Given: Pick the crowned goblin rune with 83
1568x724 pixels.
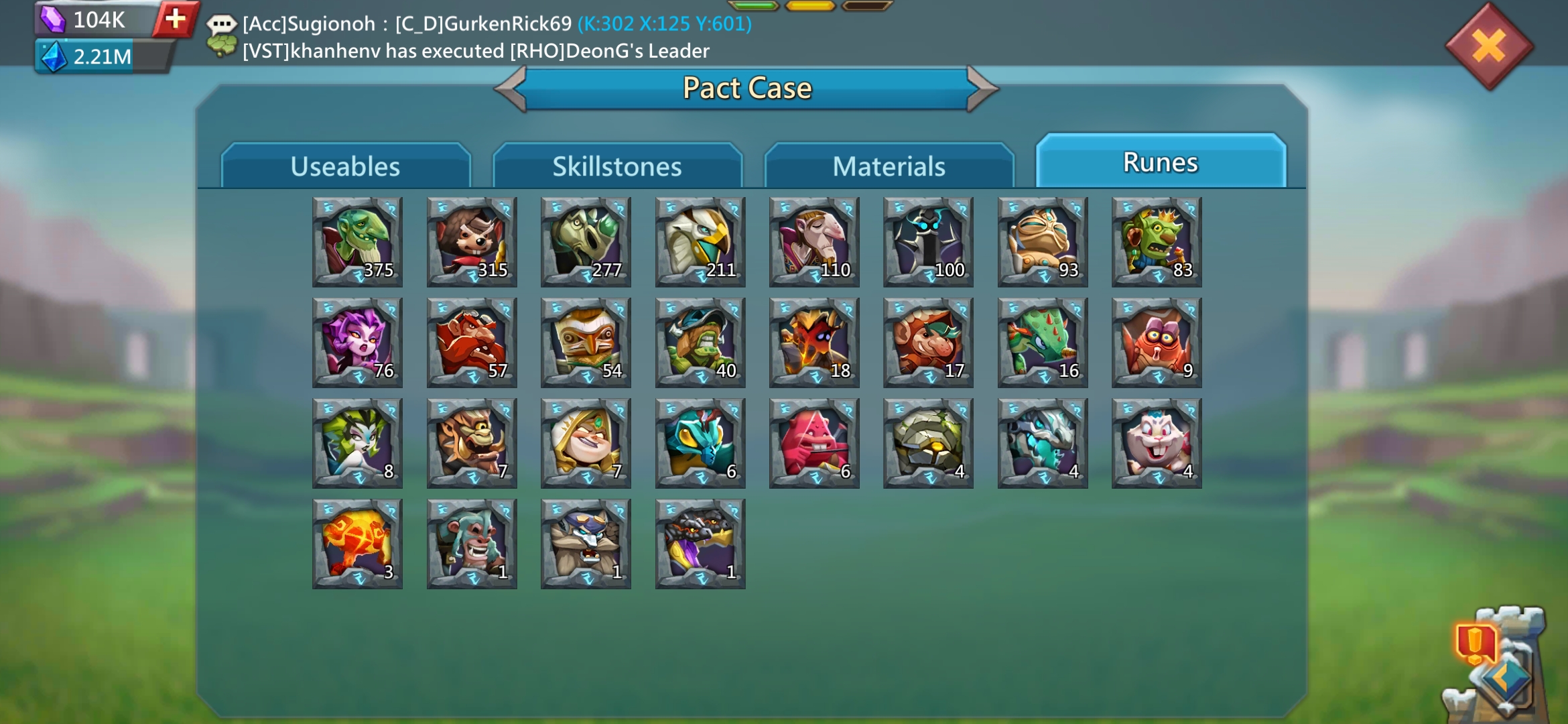Looking at the screenshot, I should (1157, 242).
